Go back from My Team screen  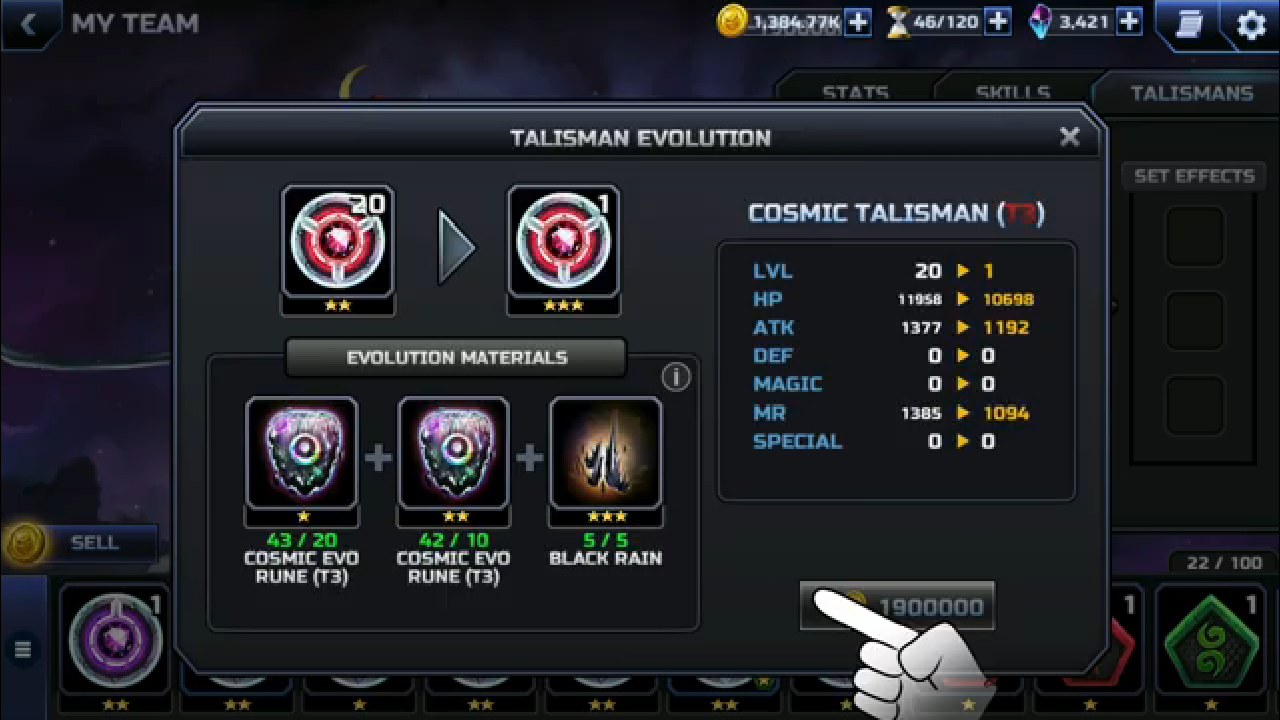coord(28,24)
